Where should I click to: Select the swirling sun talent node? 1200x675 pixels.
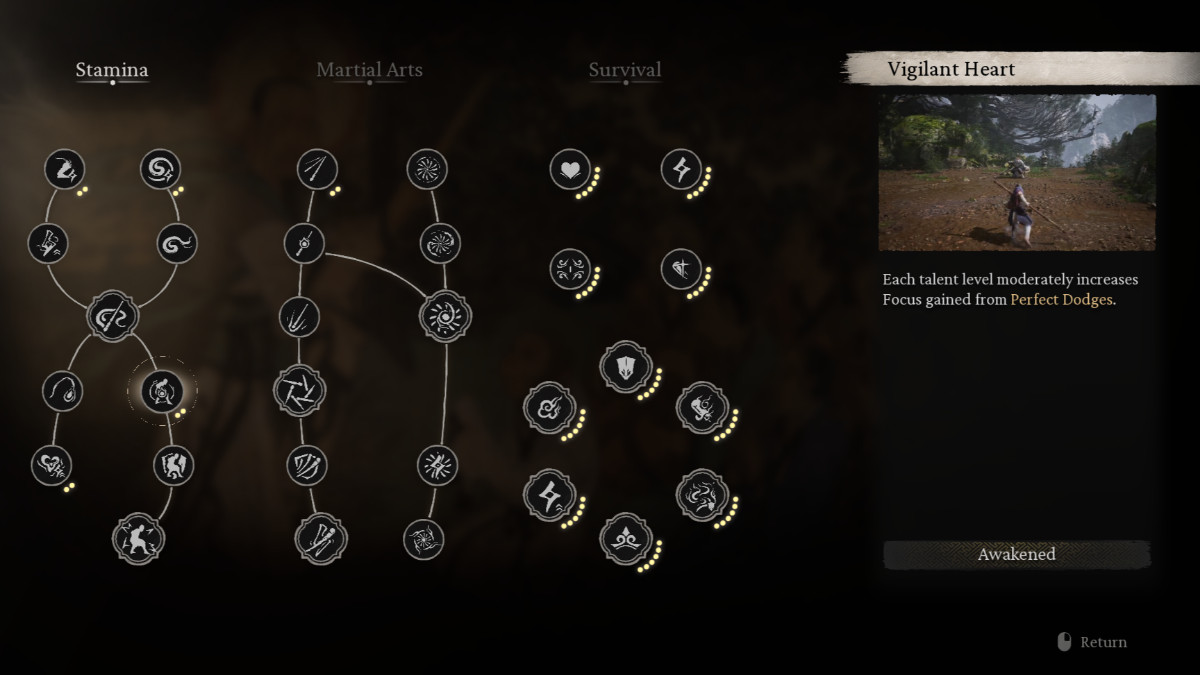(x=444, y=316)
